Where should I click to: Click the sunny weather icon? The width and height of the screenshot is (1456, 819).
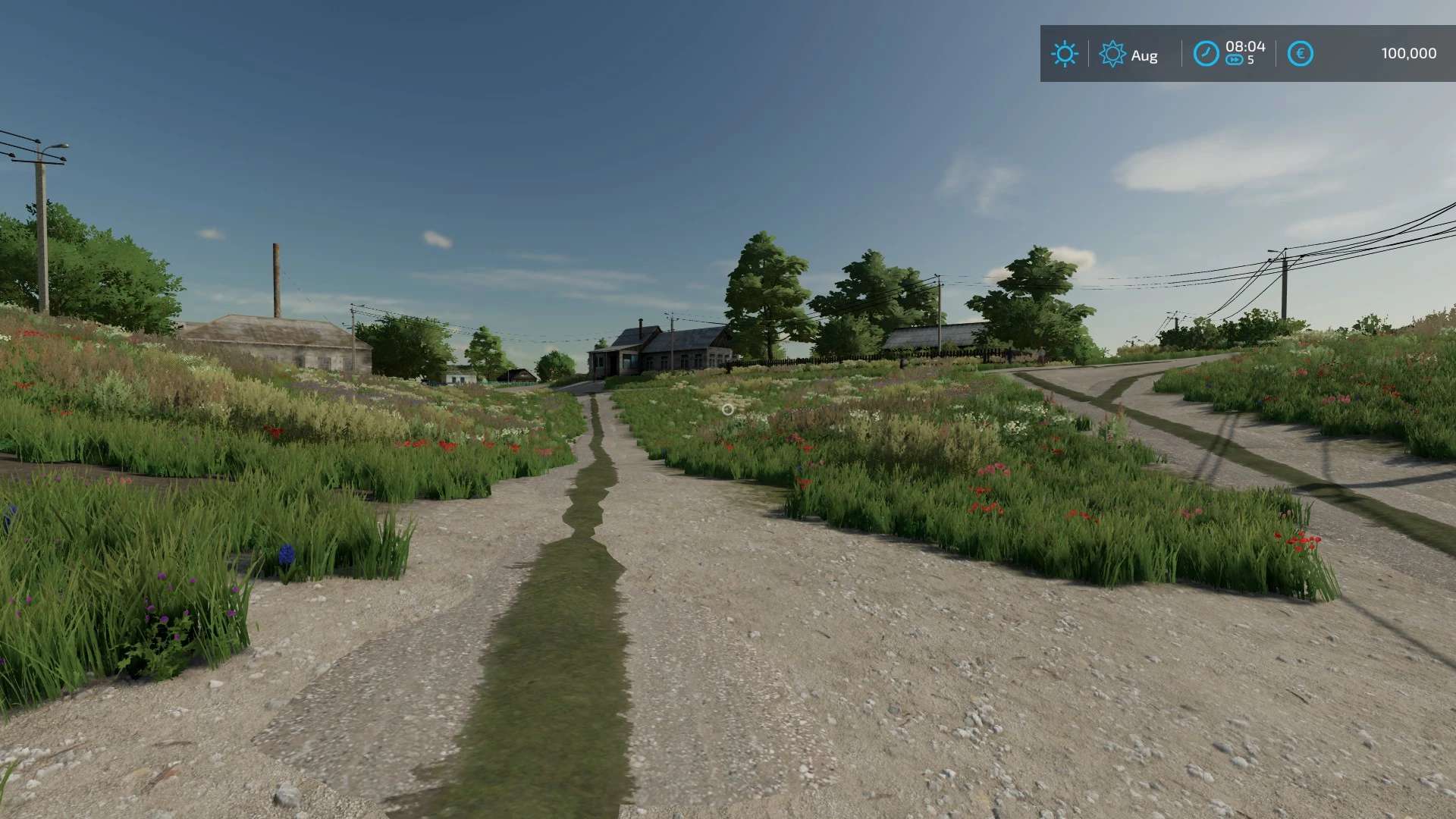pos(1064,54)
